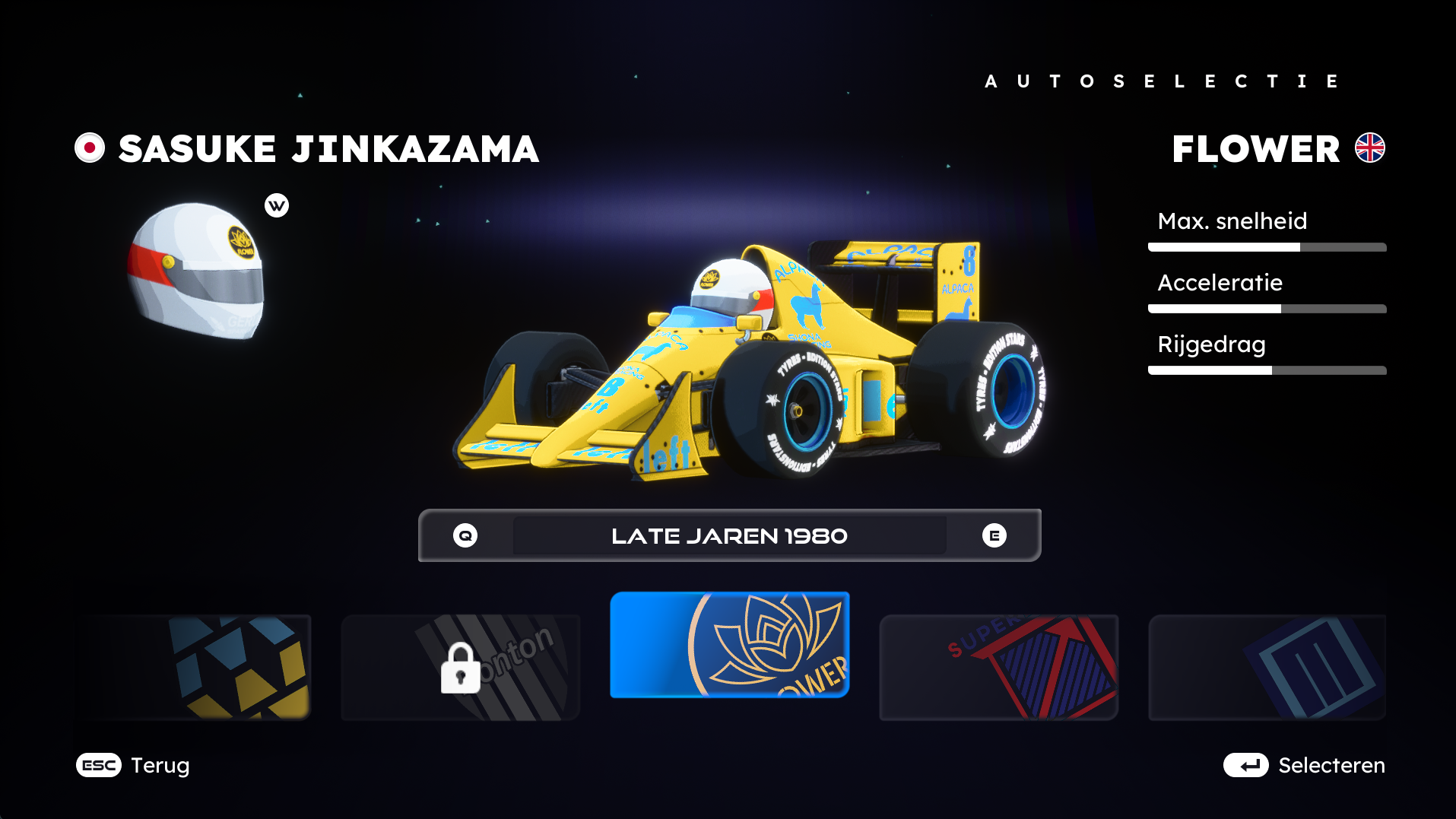Image resolution: width=1456 pixels, height=819 pixels.
Task: Select the blue Flower team card
Action: [x=729, y=645]
